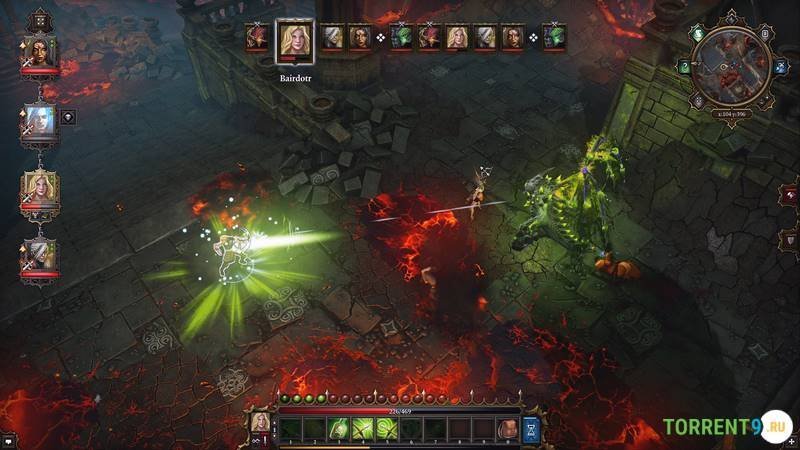Select the first green orc portrait in turn order
Viewport: 800px width, 450px height.
[x=401, y=38]
